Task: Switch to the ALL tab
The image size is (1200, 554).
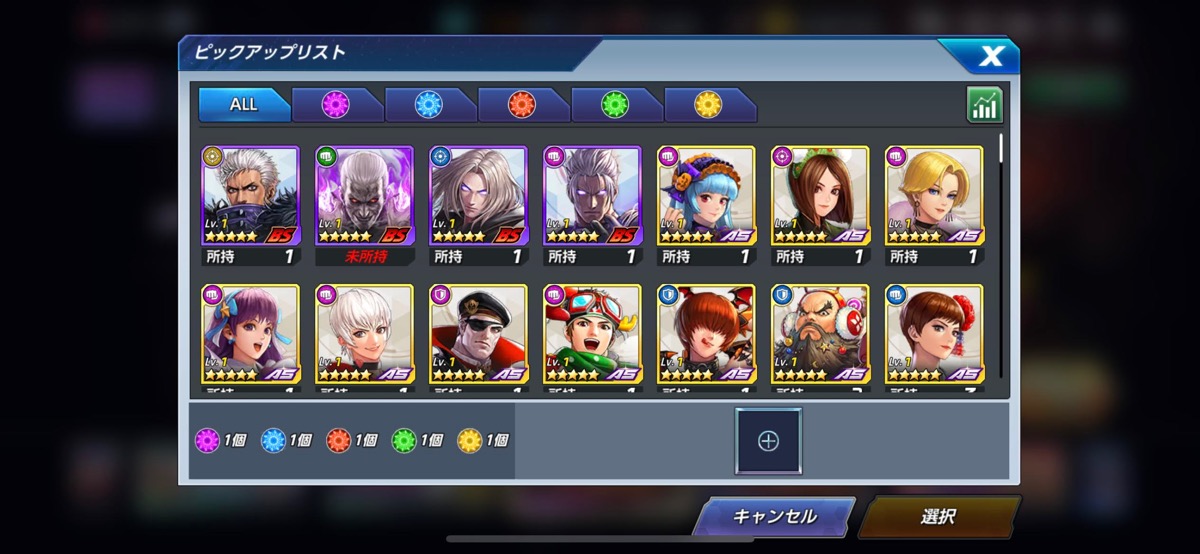Action: coord(243,105)
